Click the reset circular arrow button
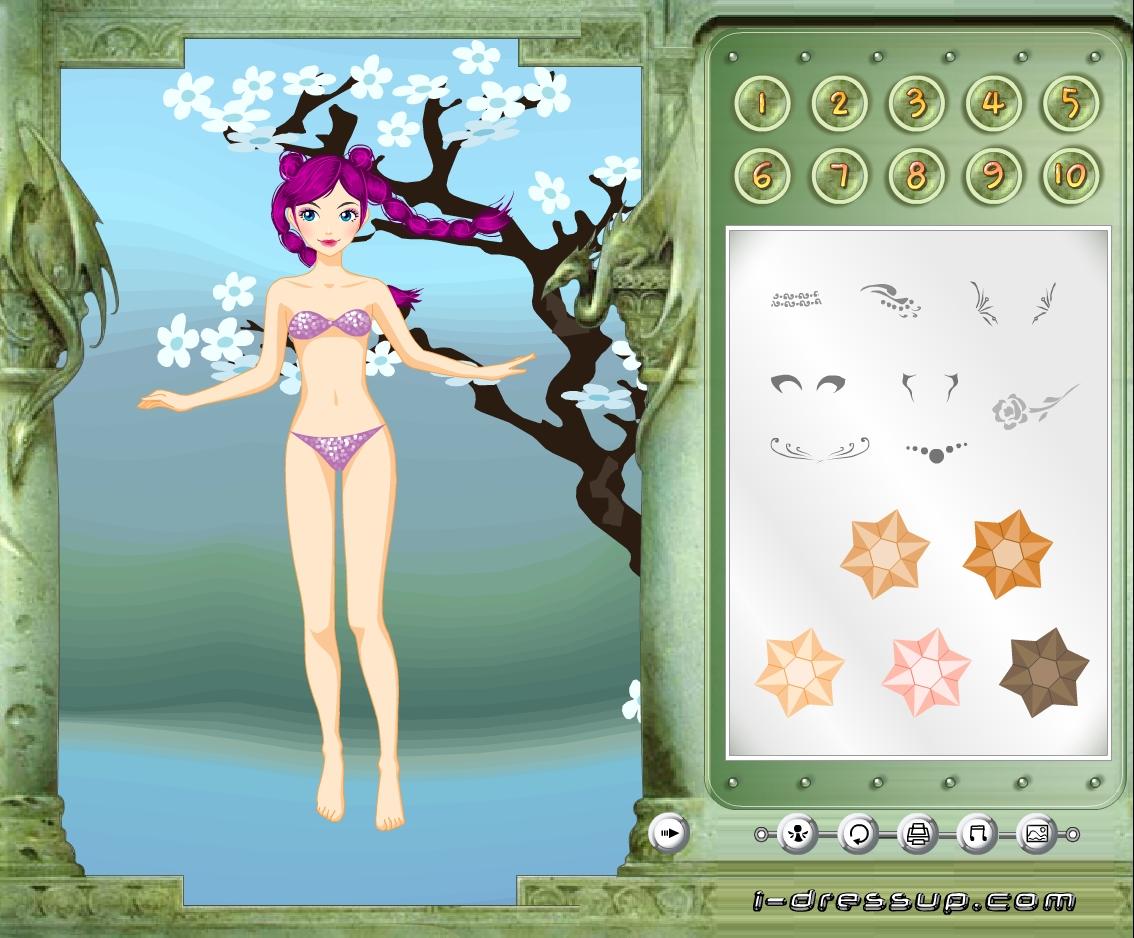The image size is (1134, 938). (858, 833)
